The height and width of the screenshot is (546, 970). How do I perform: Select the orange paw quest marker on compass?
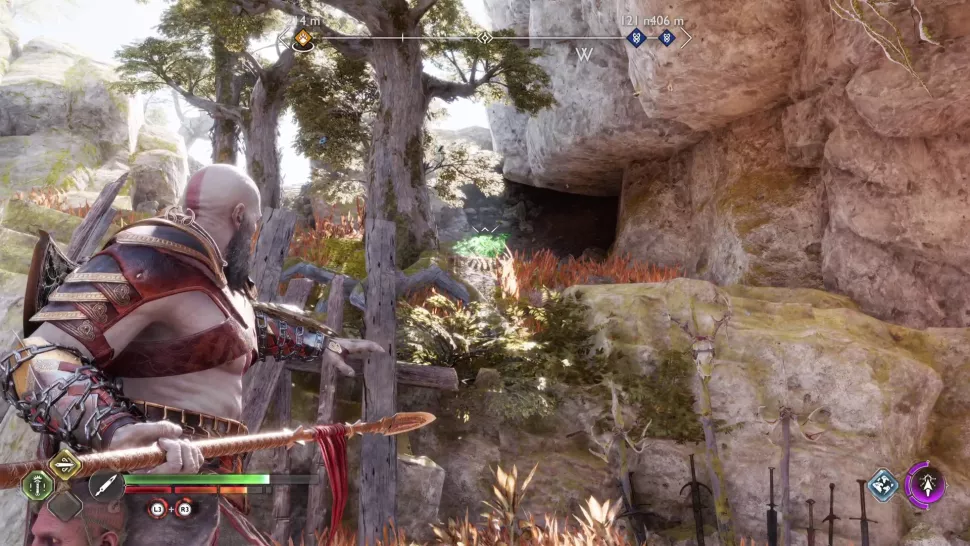pos(303,40)
